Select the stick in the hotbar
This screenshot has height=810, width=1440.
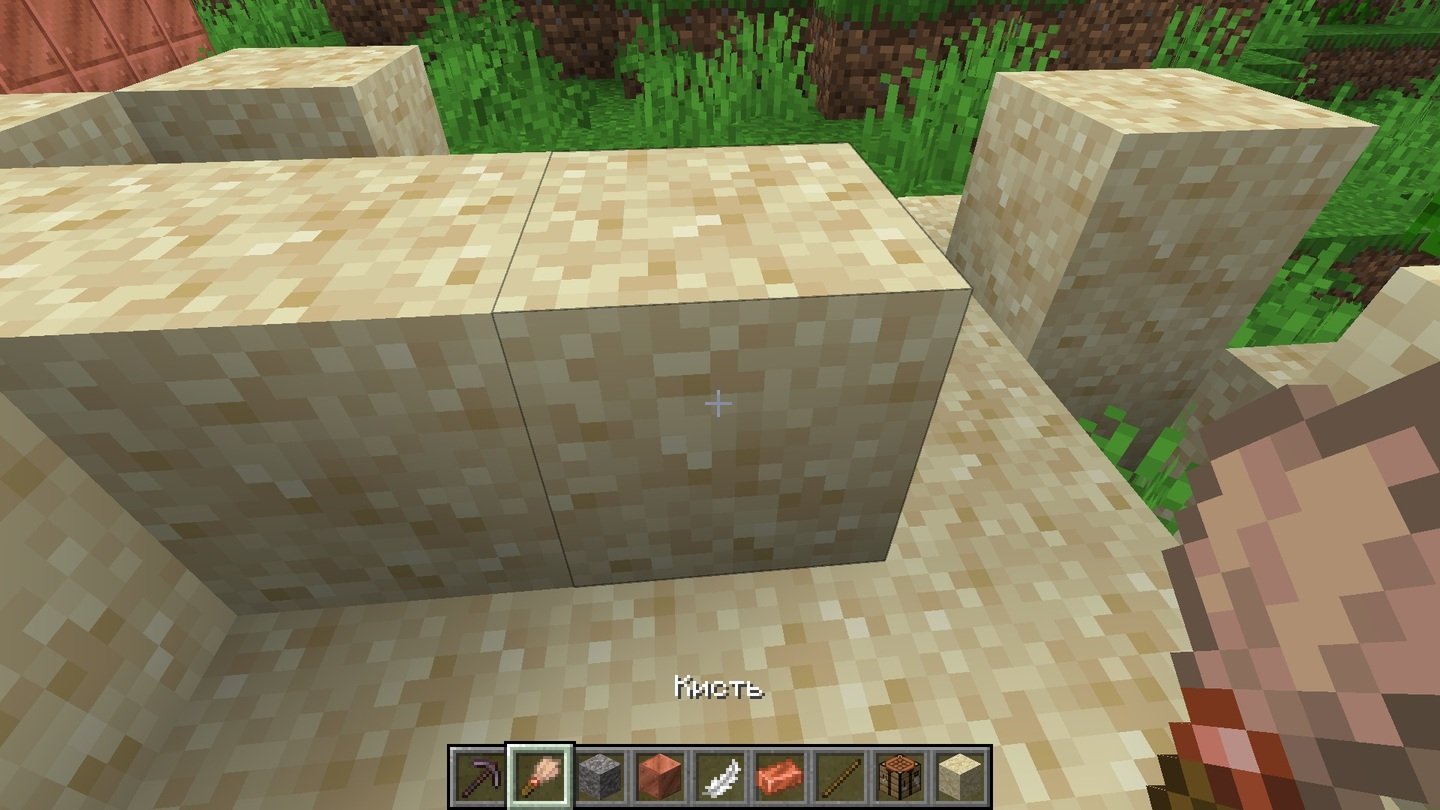coord(840,774)
